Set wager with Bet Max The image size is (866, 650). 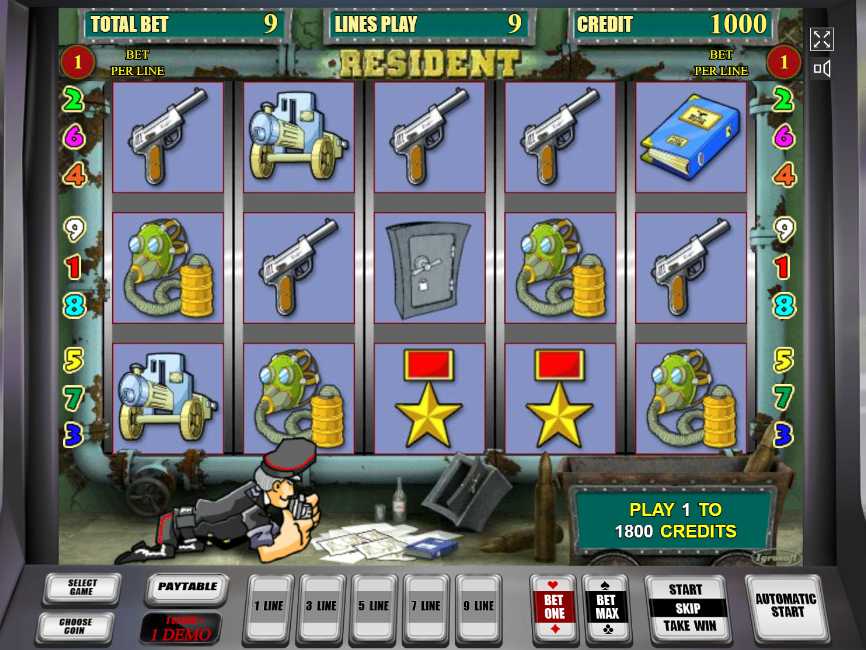tap(606, 607)
